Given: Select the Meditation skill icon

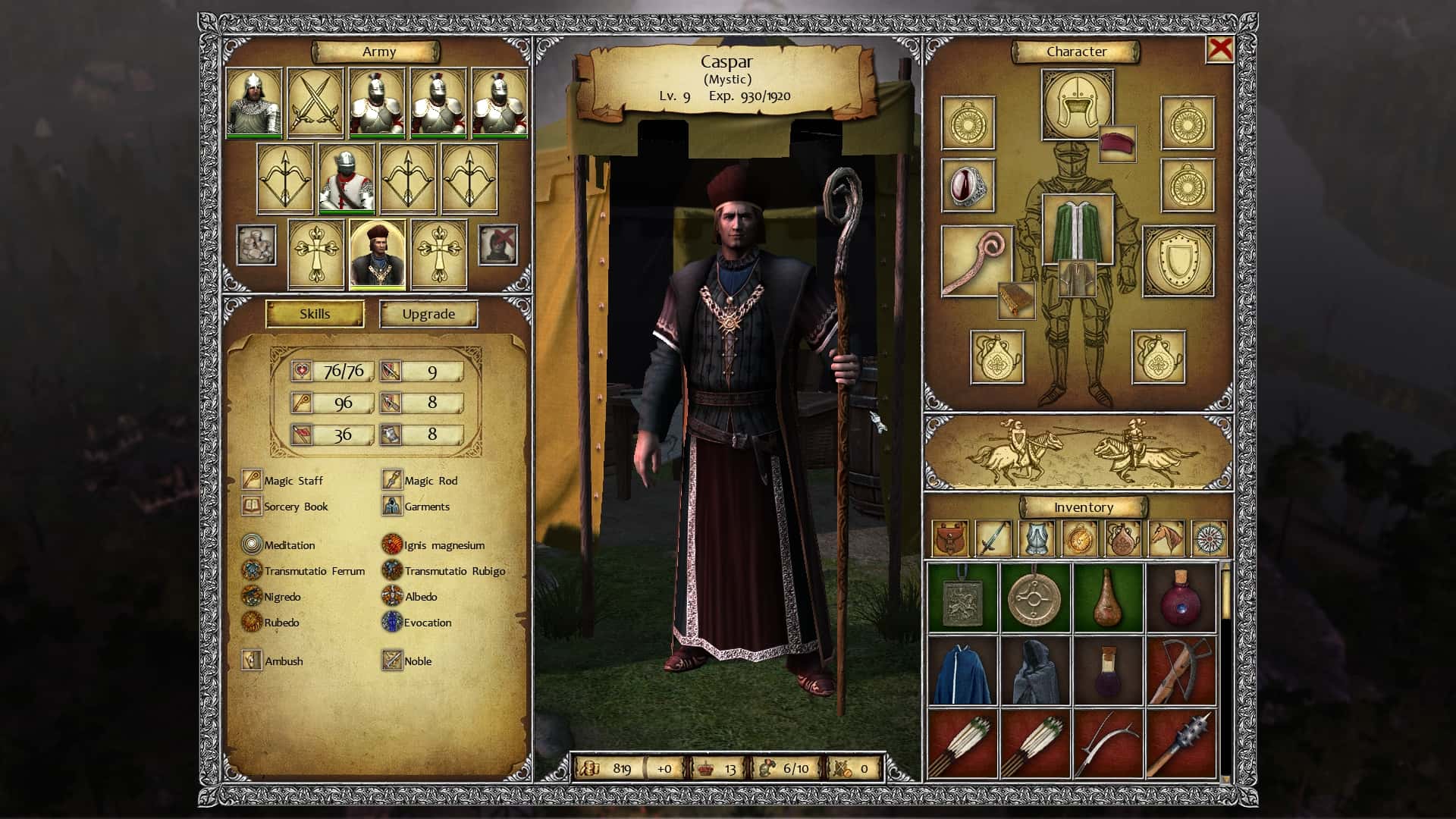Looking at the screenshot, I should [x=250, y=545].
